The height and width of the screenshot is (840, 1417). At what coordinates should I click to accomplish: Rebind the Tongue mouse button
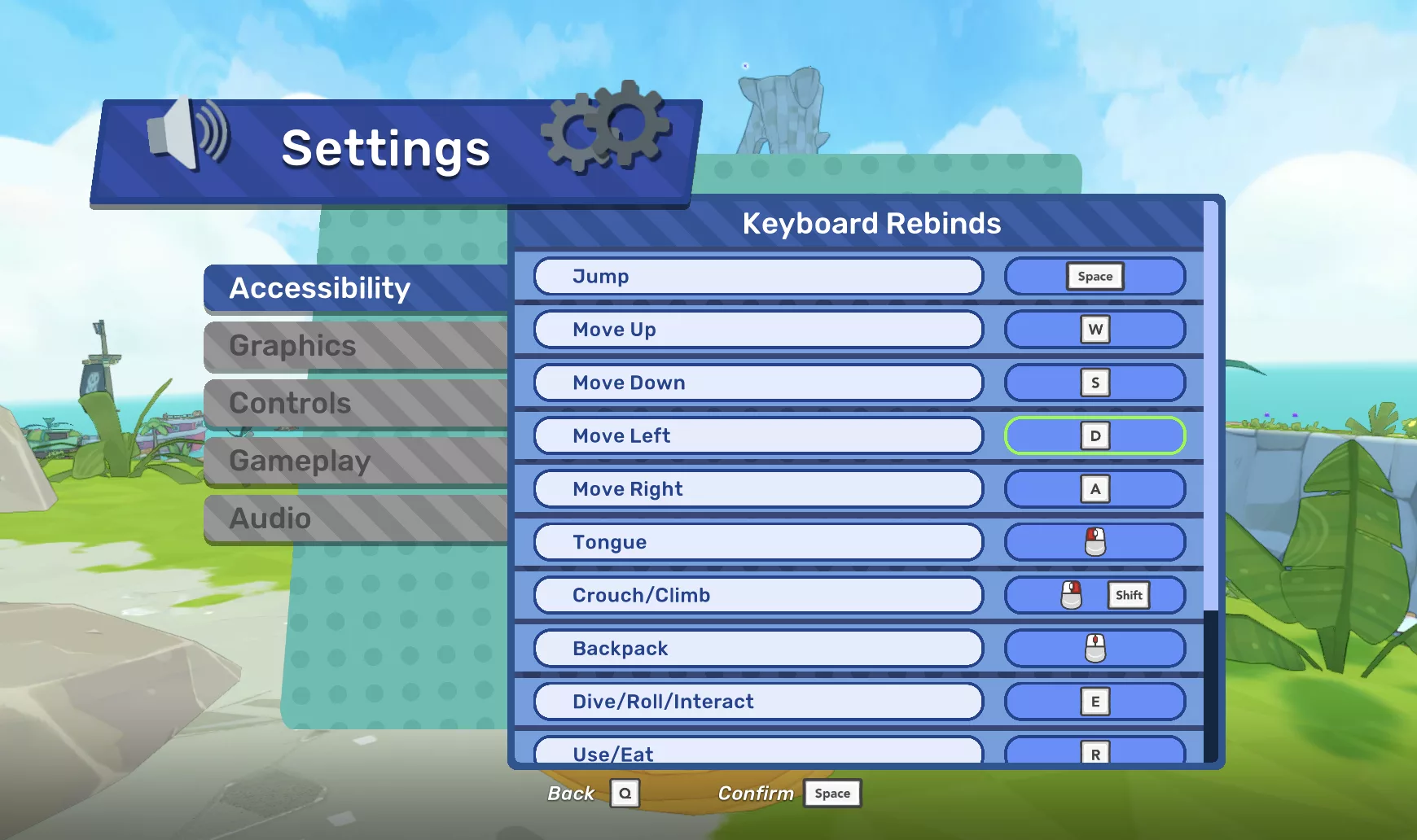[1095, 542]
